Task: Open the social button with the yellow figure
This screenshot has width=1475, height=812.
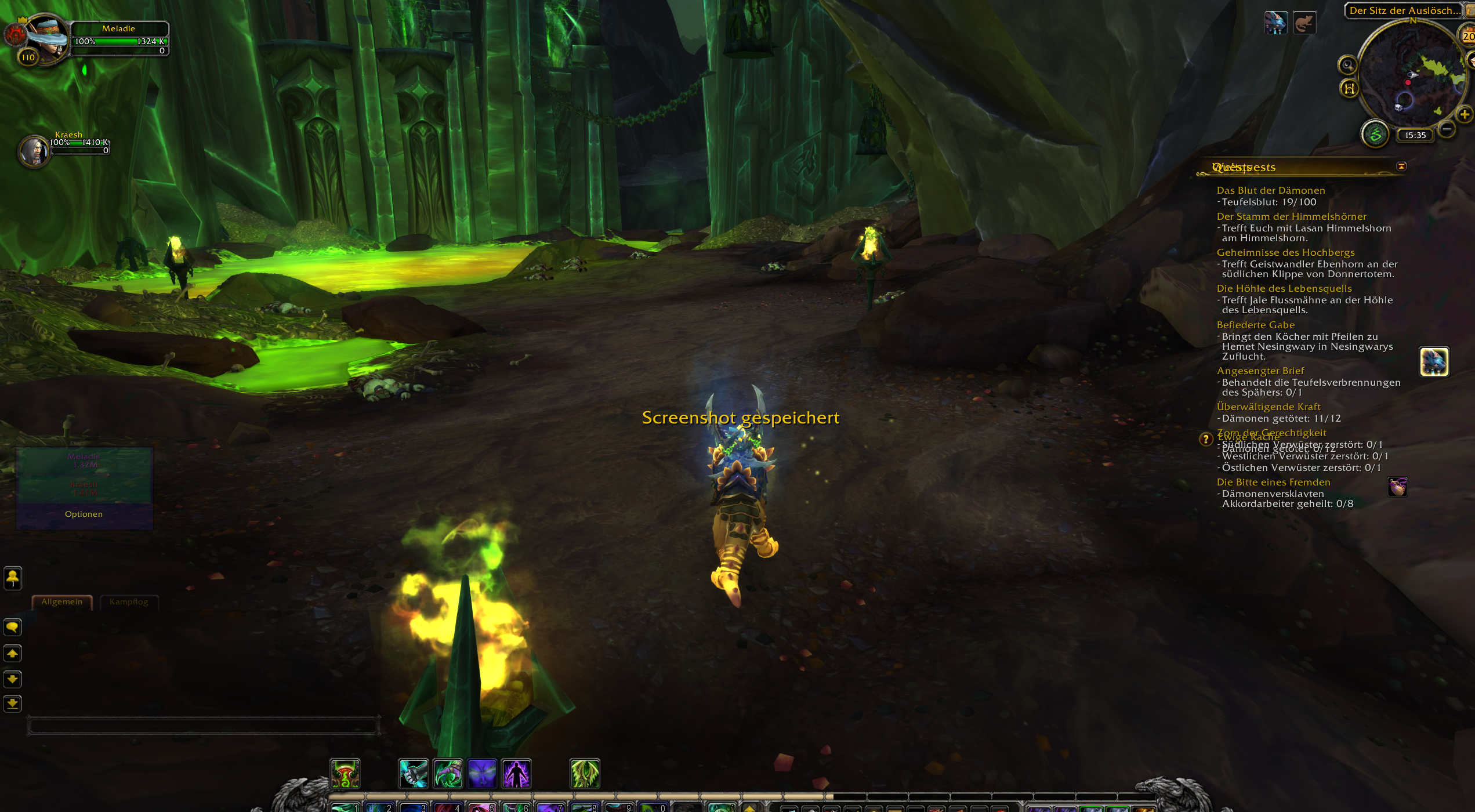Action: [12, 578]
